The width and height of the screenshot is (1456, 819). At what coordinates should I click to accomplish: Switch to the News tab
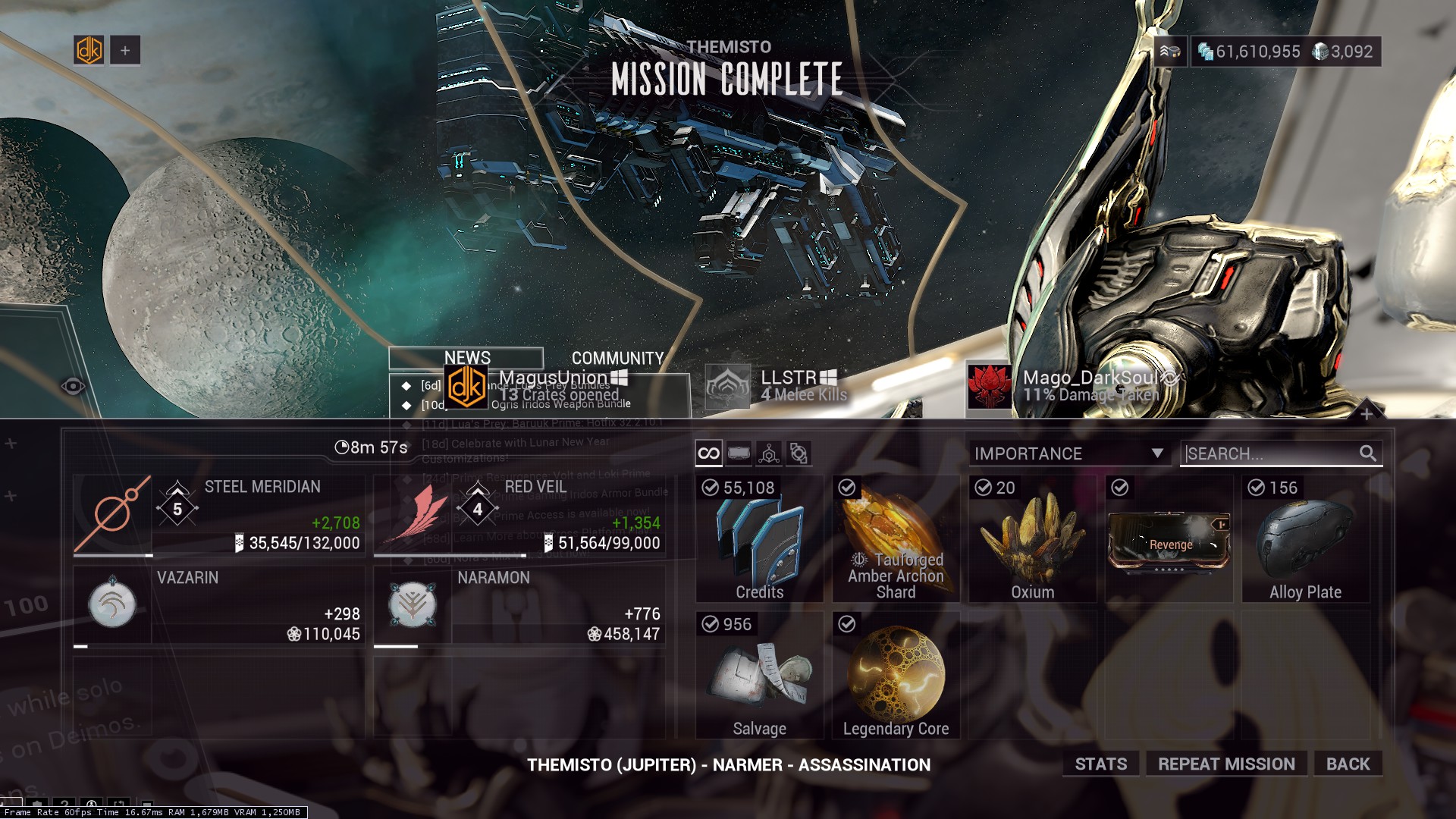click(x=466, y=358)
